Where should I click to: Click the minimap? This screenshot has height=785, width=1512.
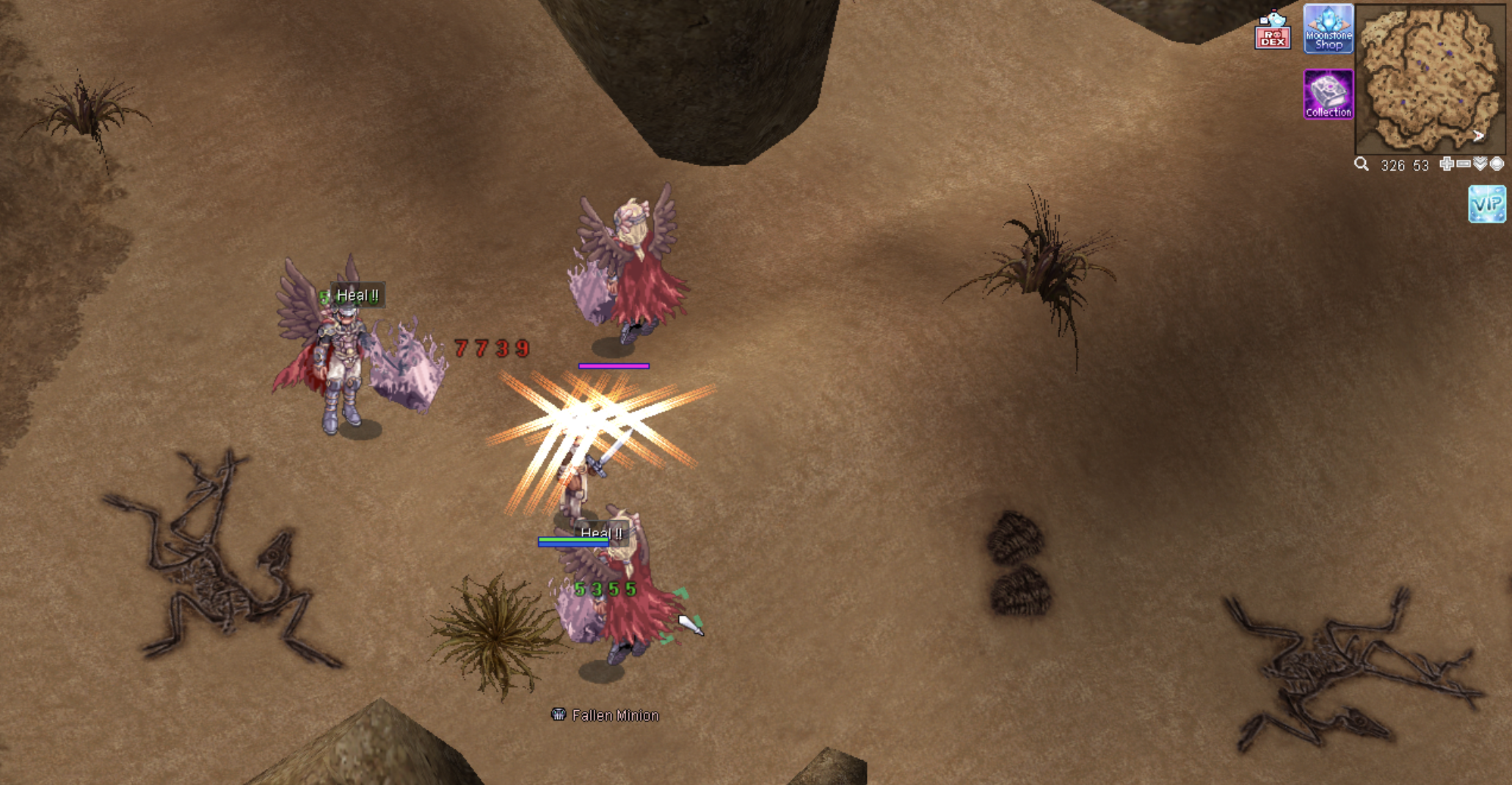(1428, 77)
